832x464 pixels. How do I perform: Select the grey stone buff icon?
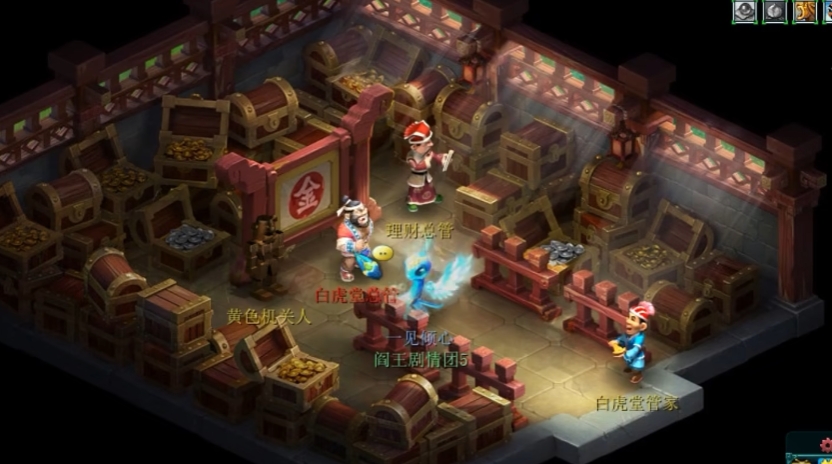tap(775, 11)
